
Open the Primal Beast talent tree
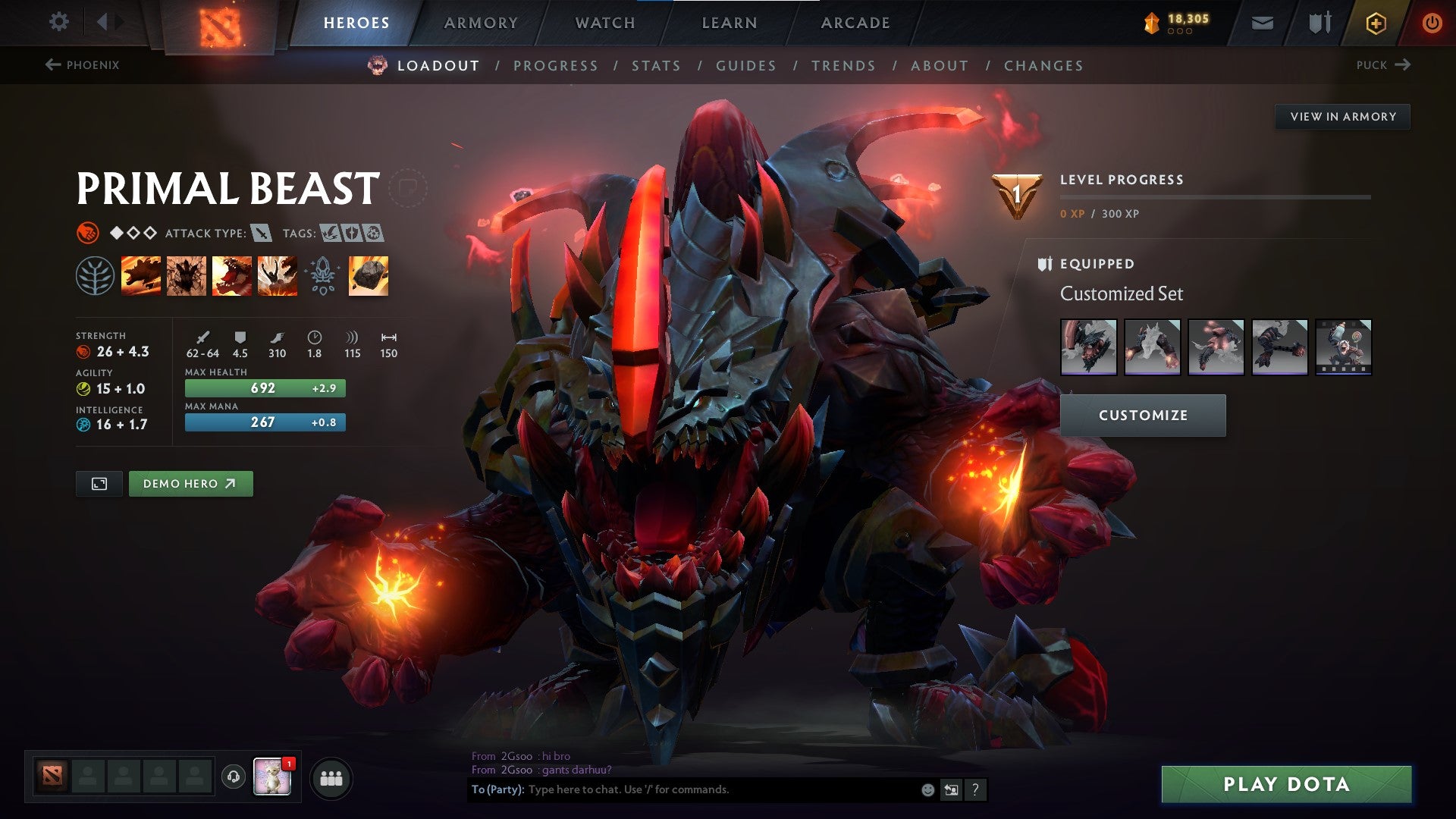tap(94, 277)
